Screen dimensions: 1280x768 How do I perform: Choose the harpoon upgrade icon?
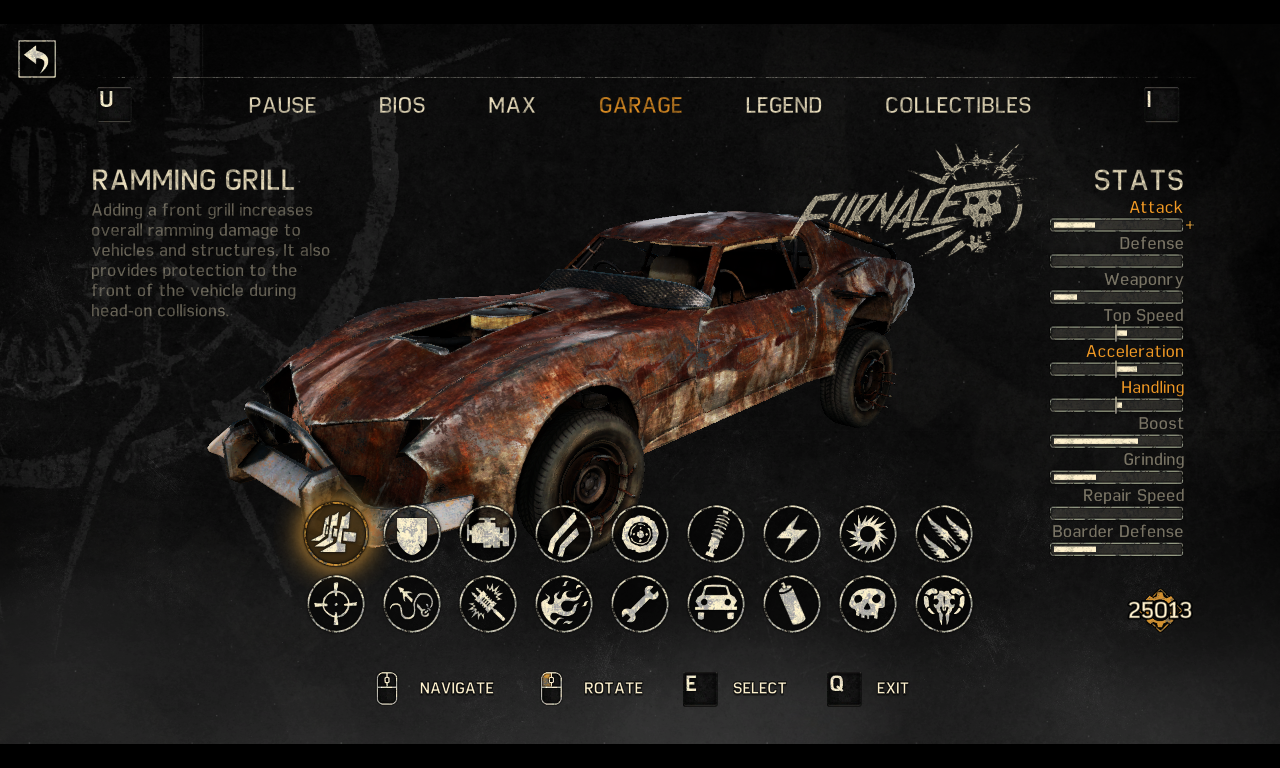click(x=412, y=604)
